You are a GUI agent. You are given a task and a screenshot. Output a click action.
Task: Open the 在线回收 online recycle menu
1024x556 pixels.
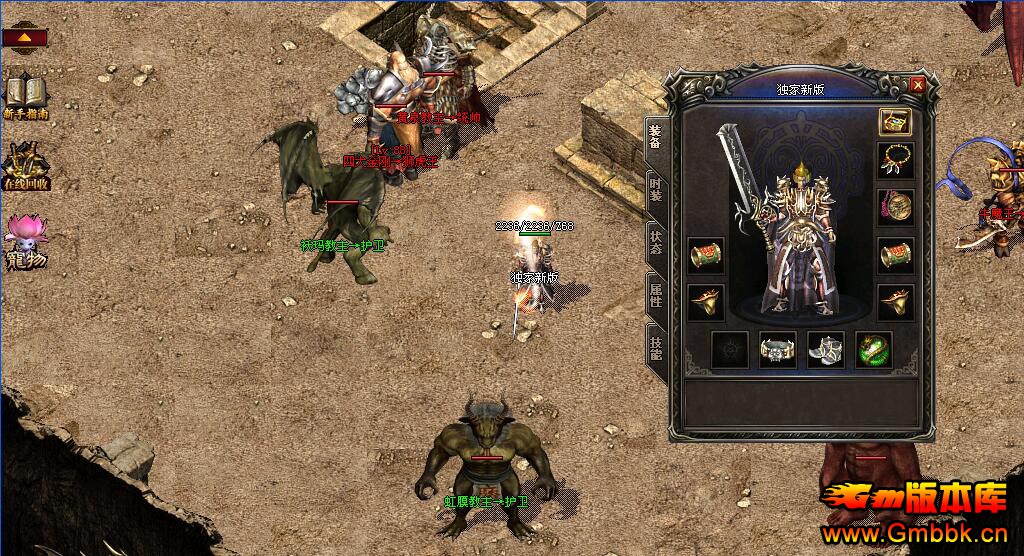pos(25,166)
